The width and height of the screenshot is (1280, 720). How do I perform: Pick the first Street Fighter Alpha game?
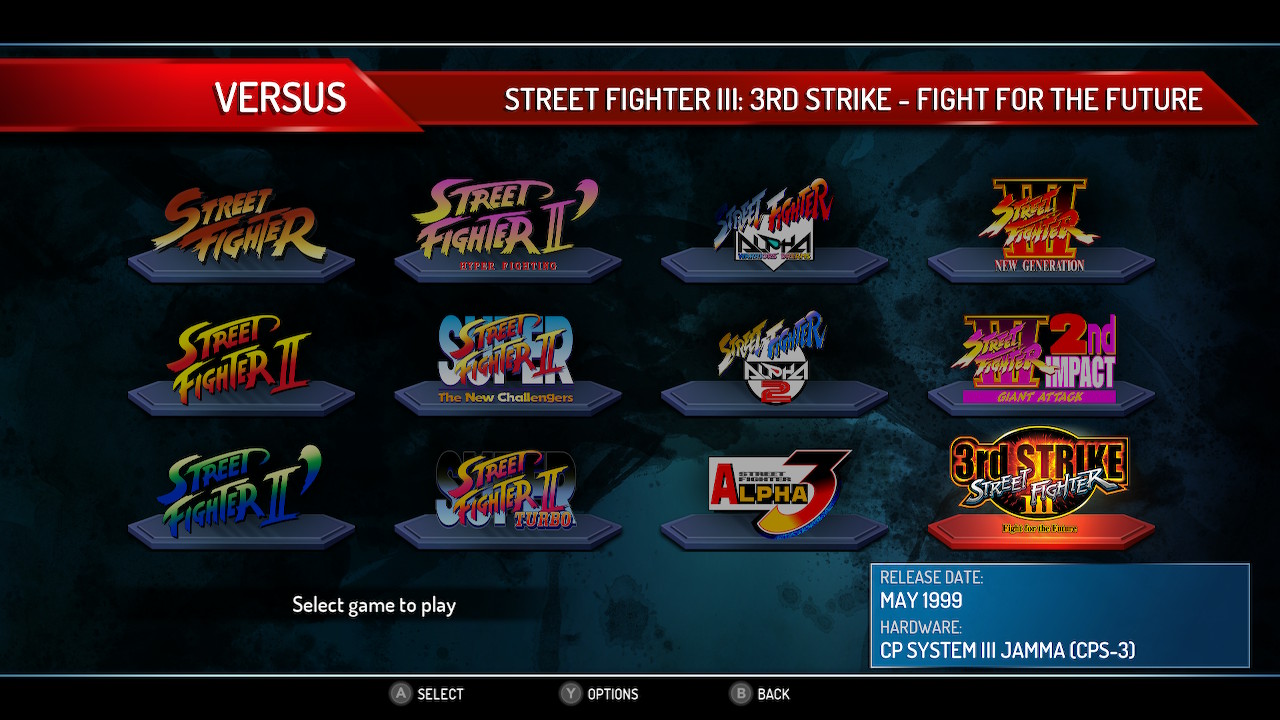[774, 226]
